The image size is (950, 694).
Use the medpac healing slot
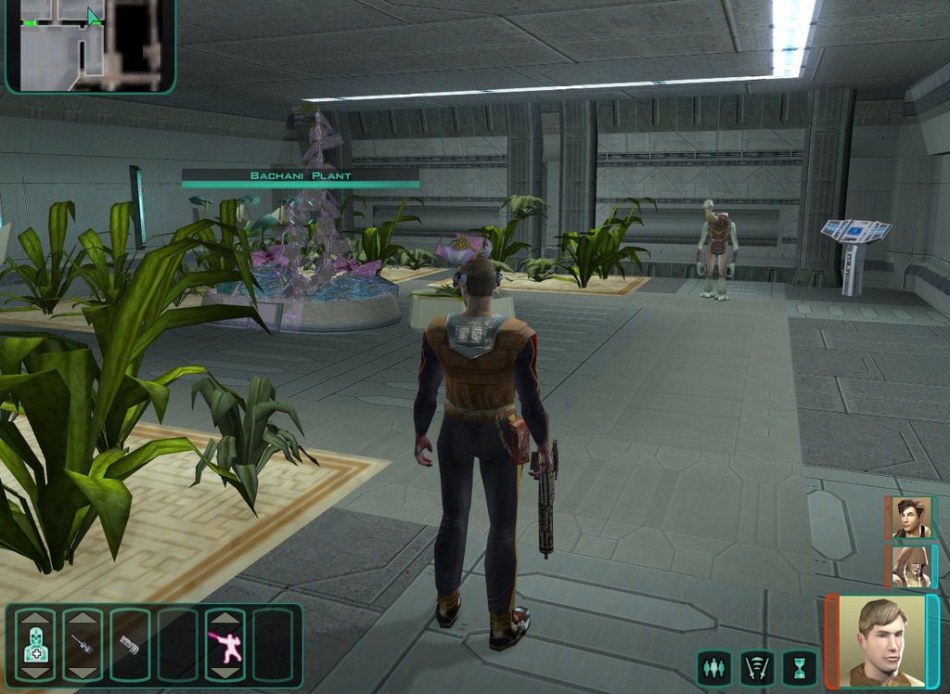click(36, 646)
